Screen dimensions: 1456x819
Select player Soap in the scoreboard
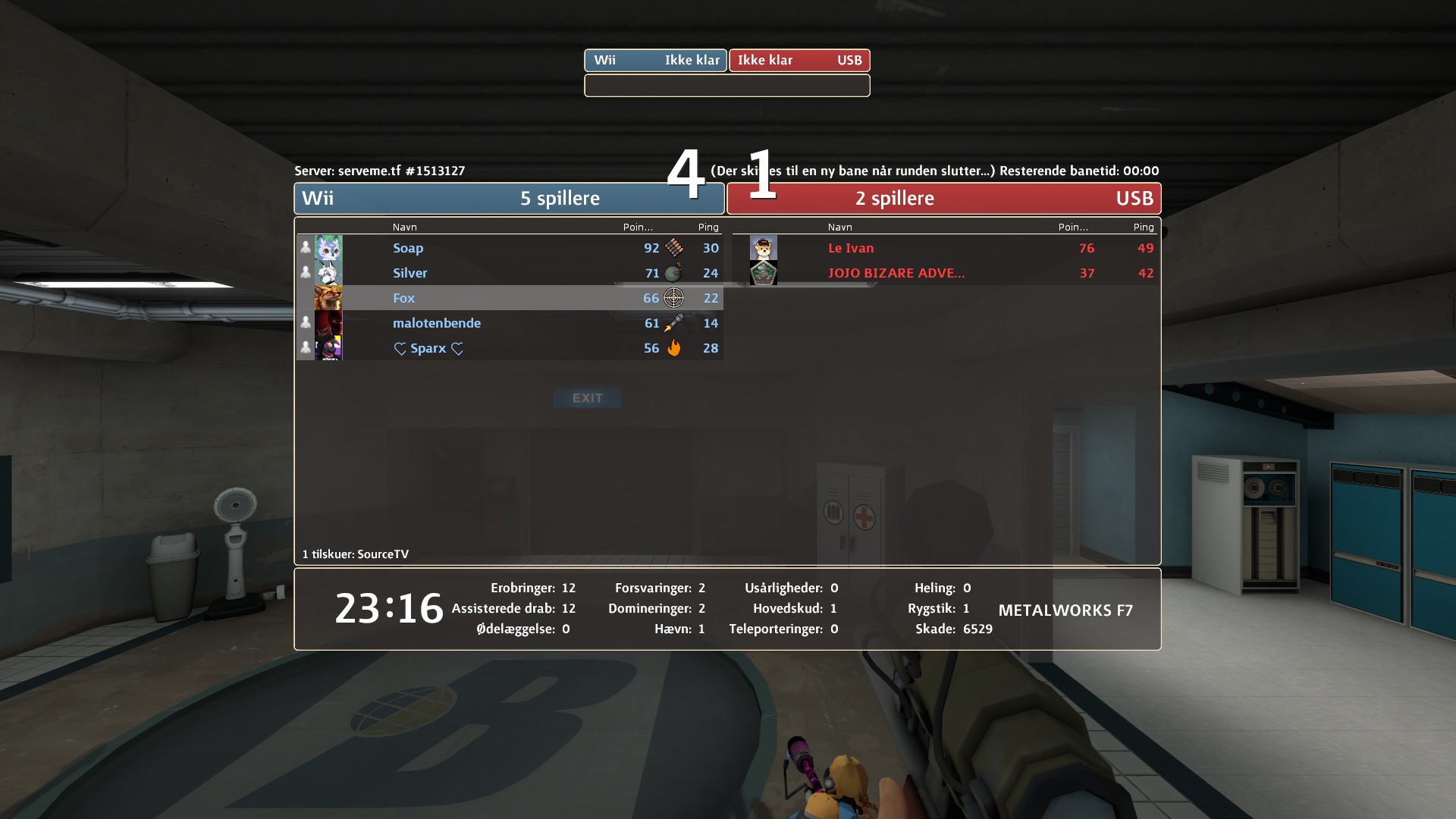pos(408,248)
